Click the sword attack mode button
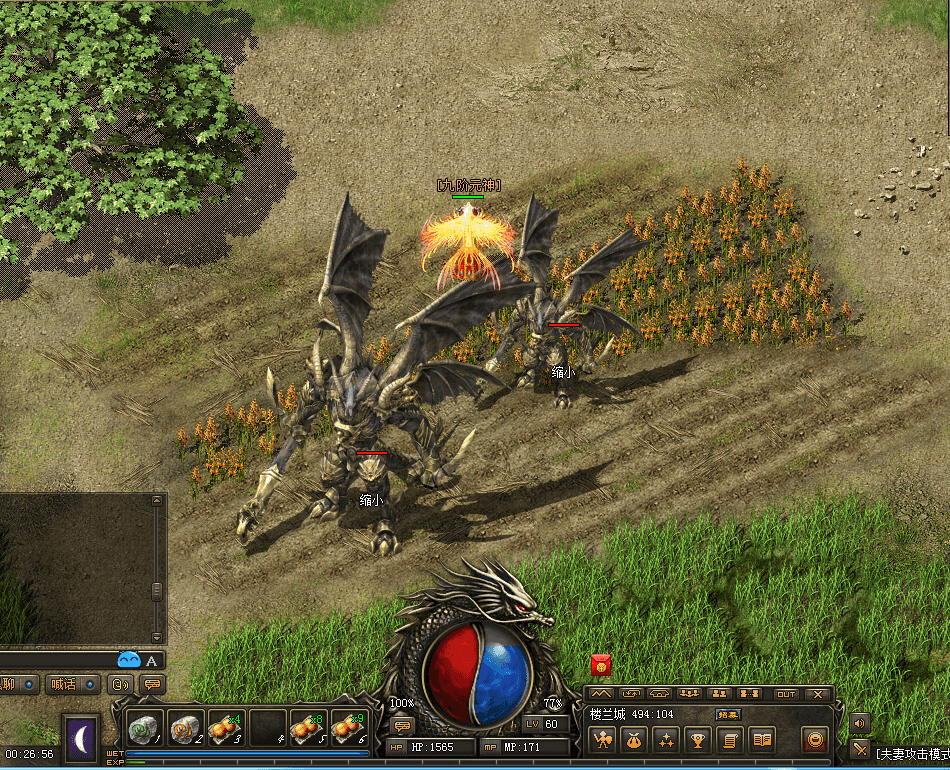 coord(859,748)
